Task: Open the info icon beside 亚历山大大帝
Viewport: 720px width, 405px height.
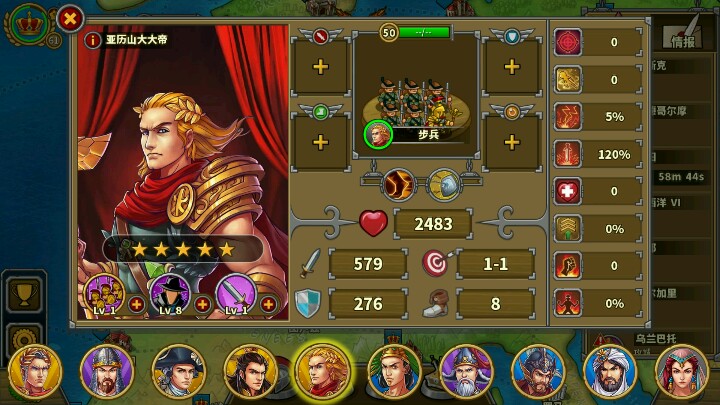Action: point(93,40)
